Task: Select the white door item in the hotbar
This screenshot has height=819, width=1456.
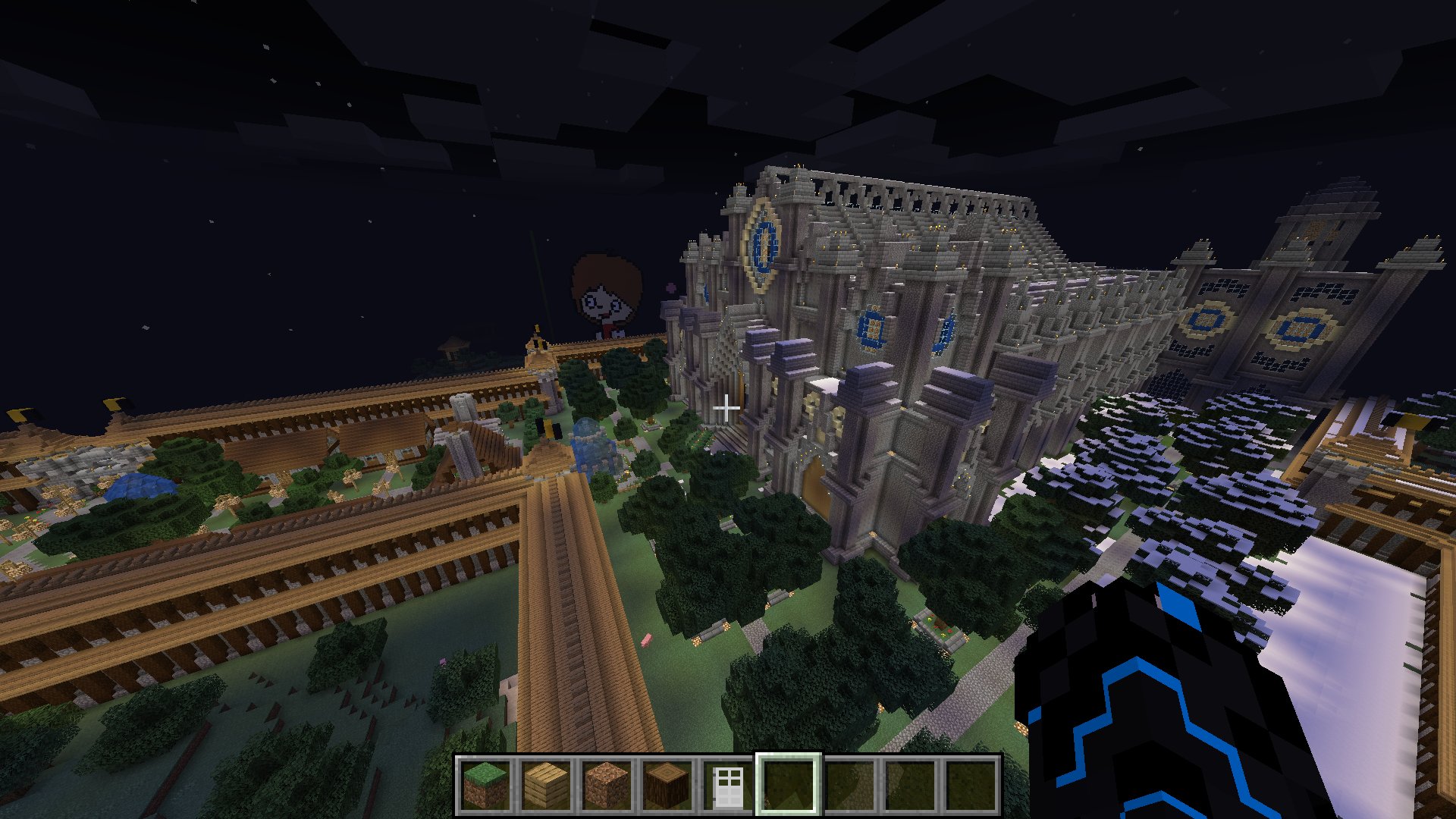Action: [x=726, y=786]
